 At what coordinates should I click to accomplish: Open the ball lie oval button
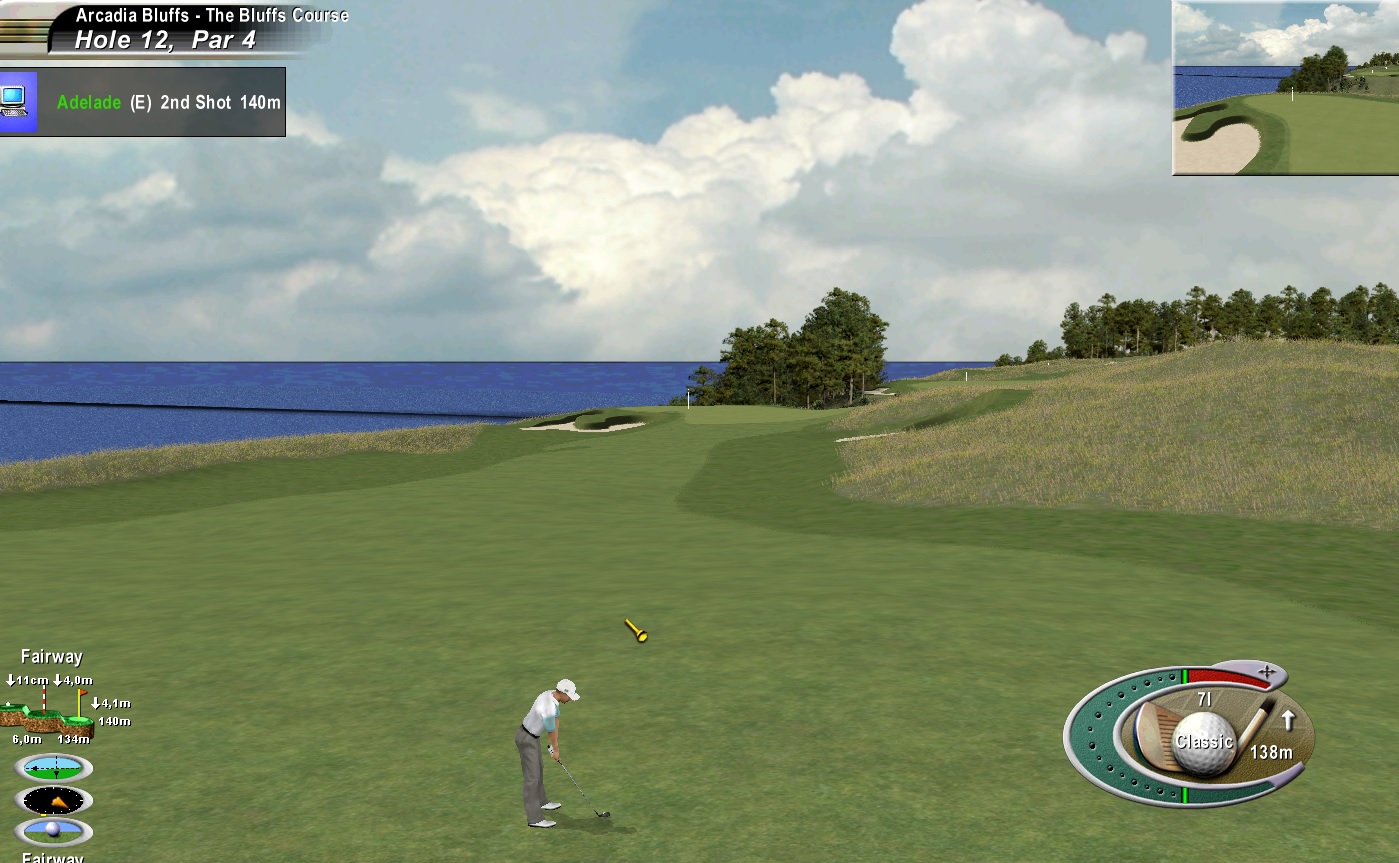pos(54,831)
